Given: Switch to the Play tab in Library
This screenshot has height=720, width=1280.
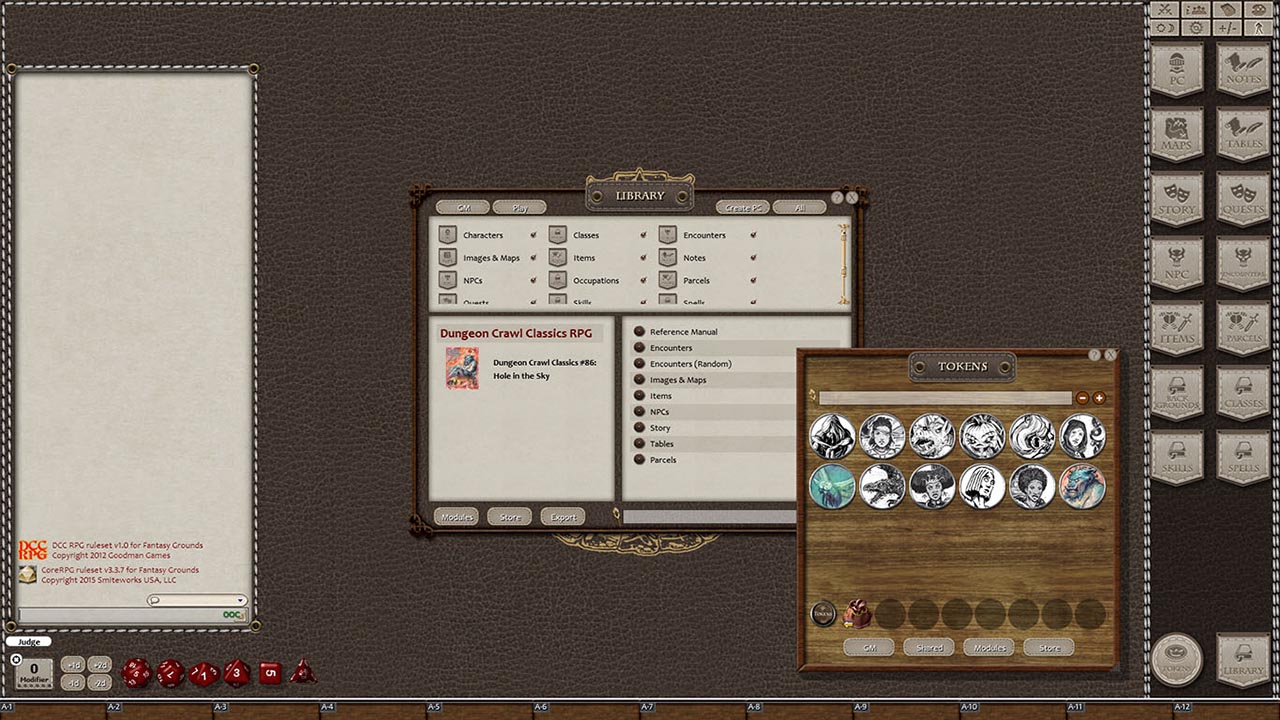Looking at the screenshot, I should coord(520,207).
